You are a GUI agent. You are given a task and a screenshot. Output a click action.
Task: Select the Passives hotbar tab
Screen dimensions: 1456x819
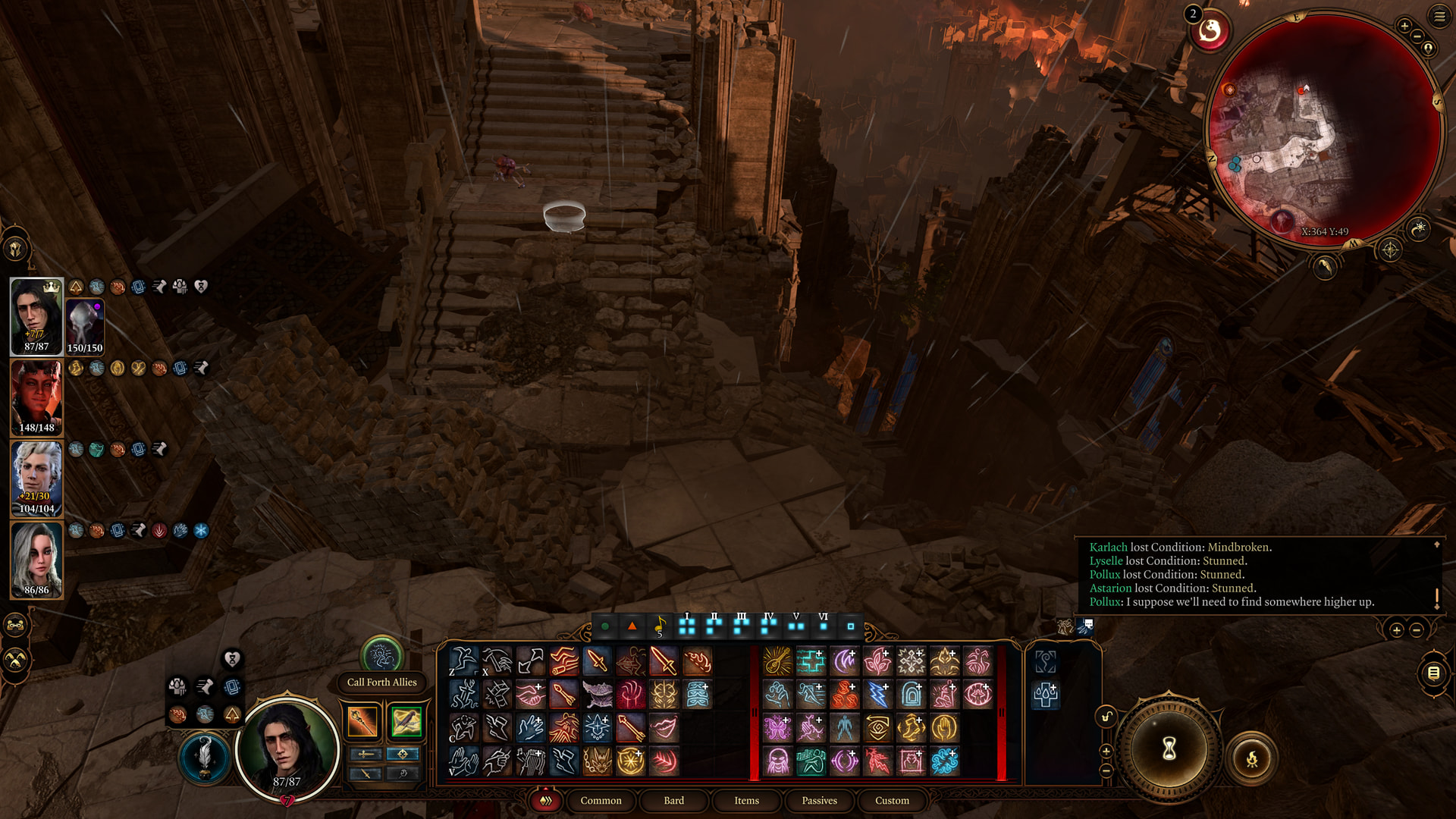(819, 800)
